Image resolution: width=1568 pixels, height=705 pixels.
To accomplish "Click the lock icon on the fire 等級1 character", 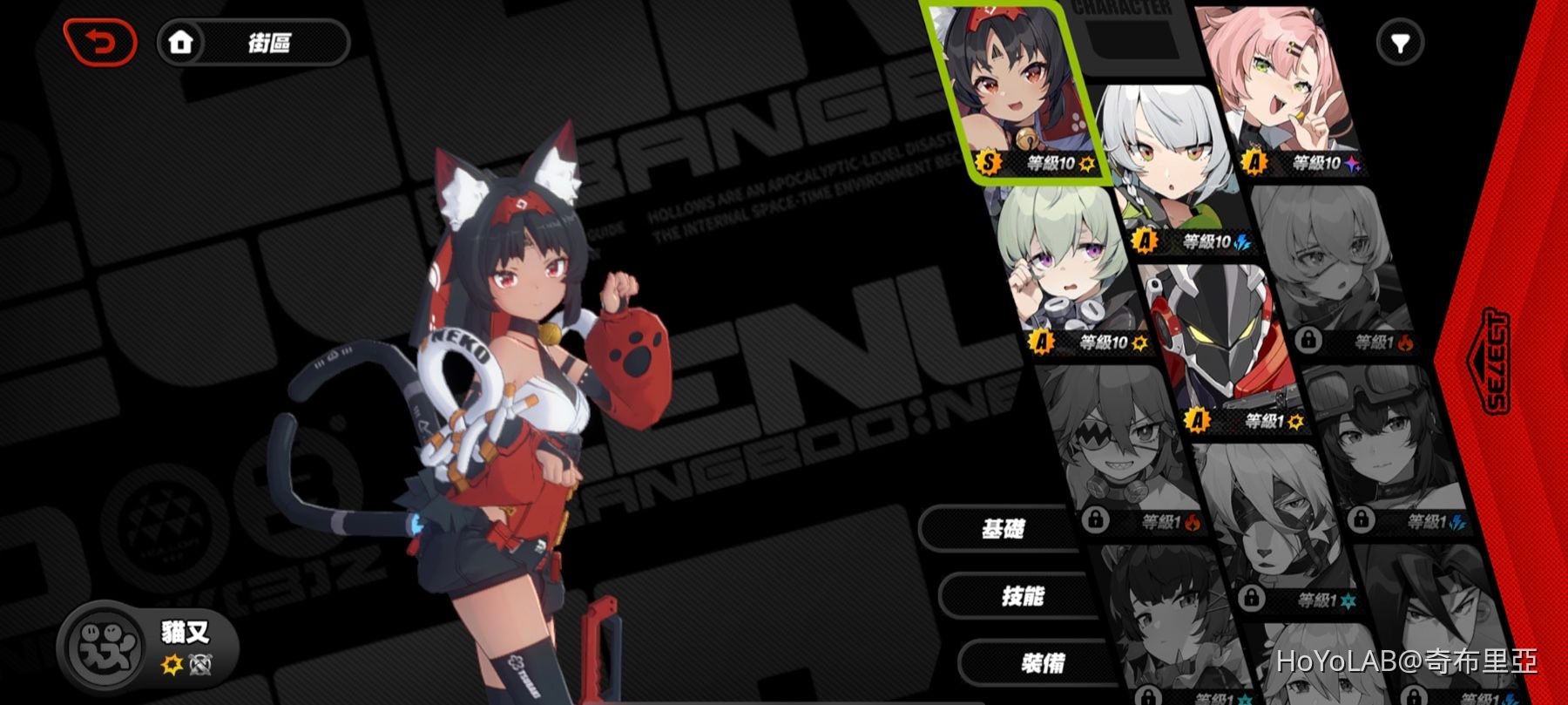I will coord(1308,339).
